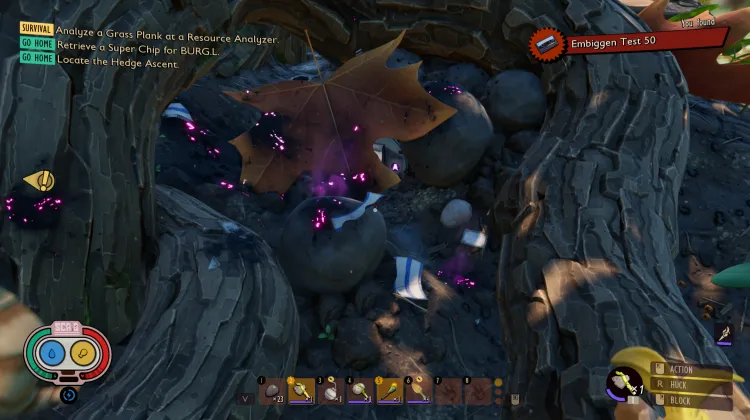The width and height of the screenshot is (750, 420).
Task: Select the pebblet axe in hotbar slot 2
Action: [x=300, y=390]
